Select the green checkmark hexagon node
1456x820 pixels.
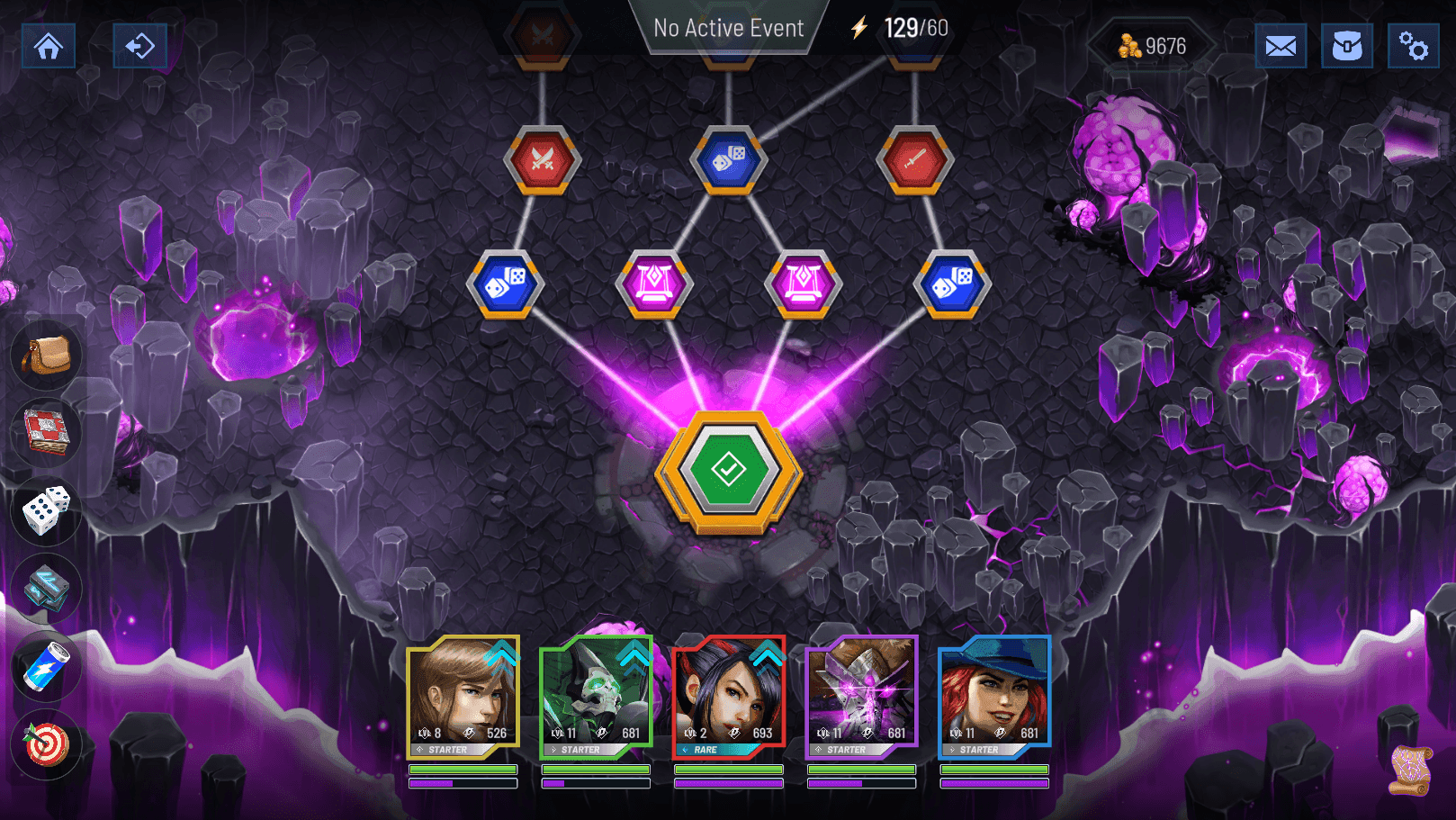728,470
